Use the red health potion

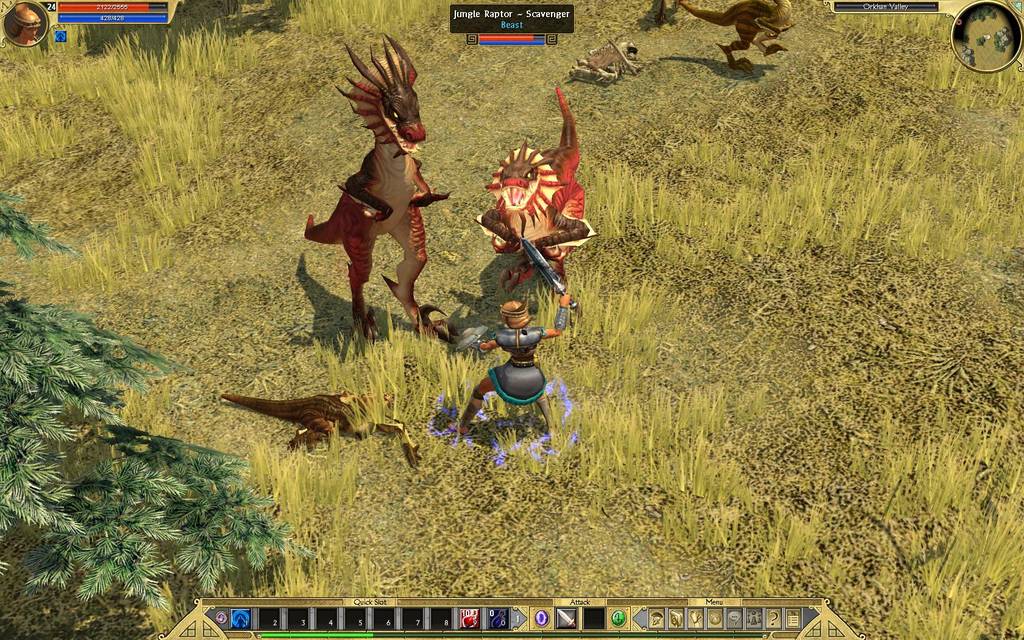(x=470, y=619)
